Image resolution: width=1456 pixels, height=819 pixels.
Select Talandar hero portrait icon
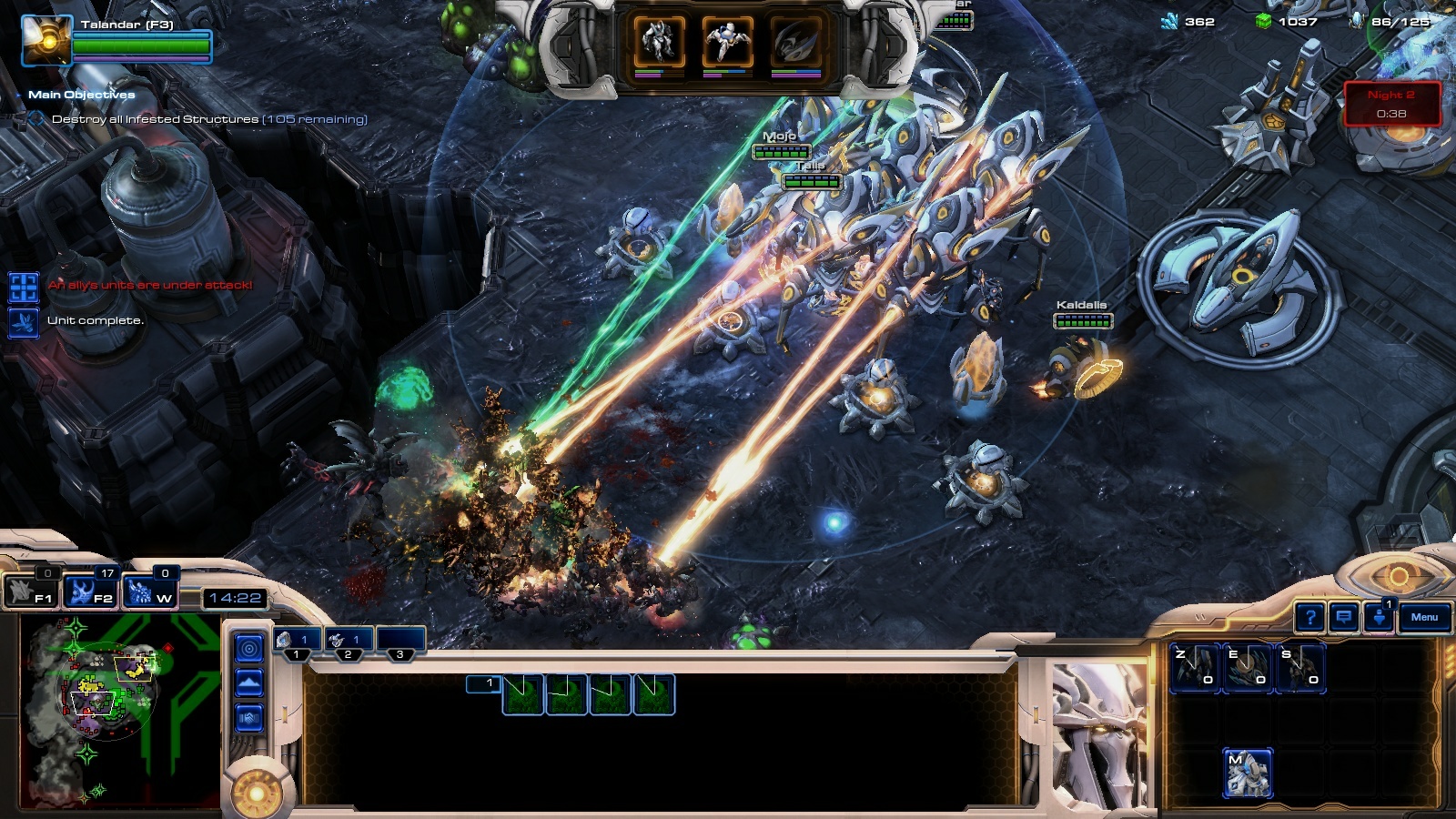tap(46, 41)
